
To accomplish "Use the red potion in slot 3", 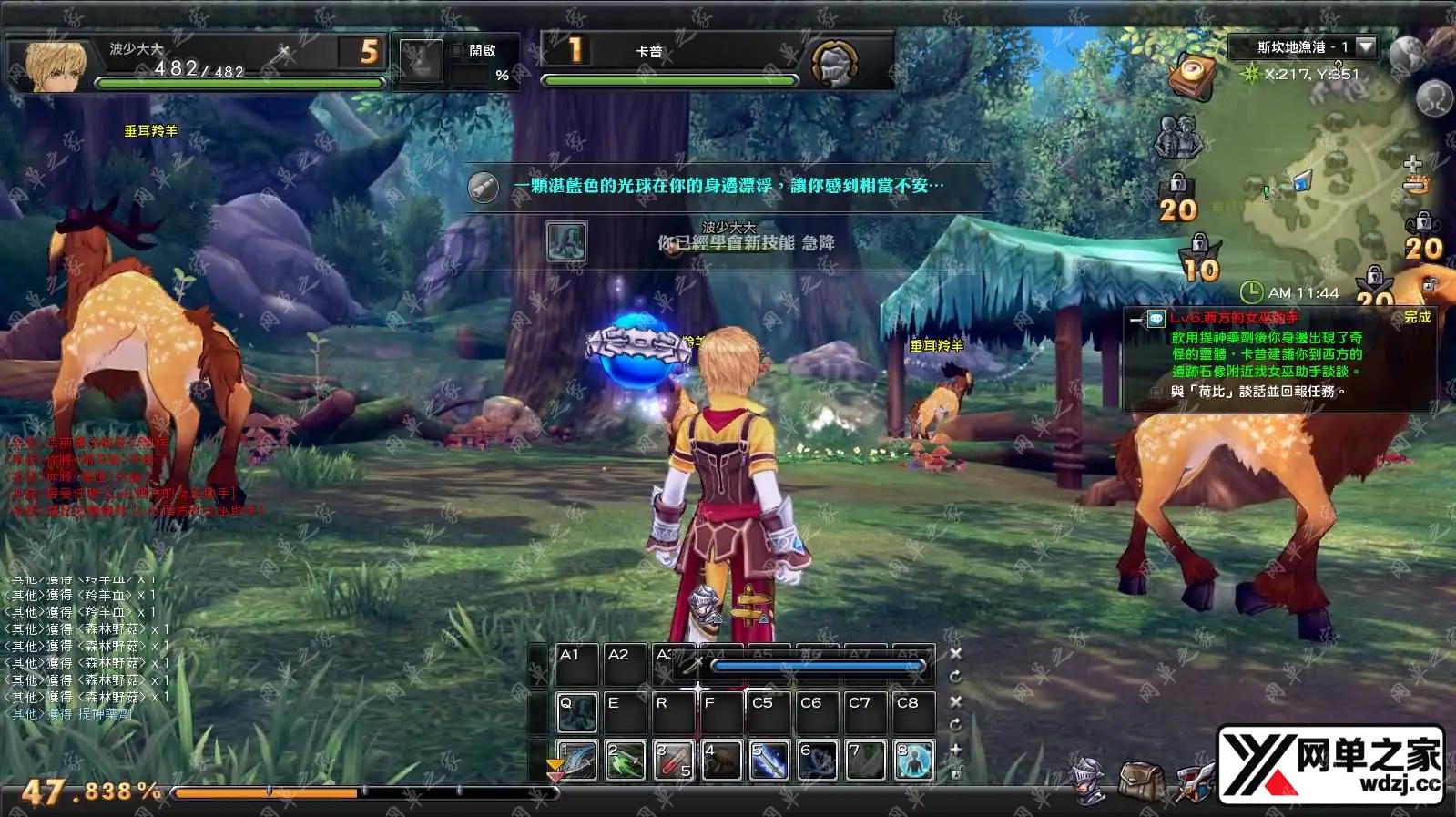I will [x=674, y=761].
